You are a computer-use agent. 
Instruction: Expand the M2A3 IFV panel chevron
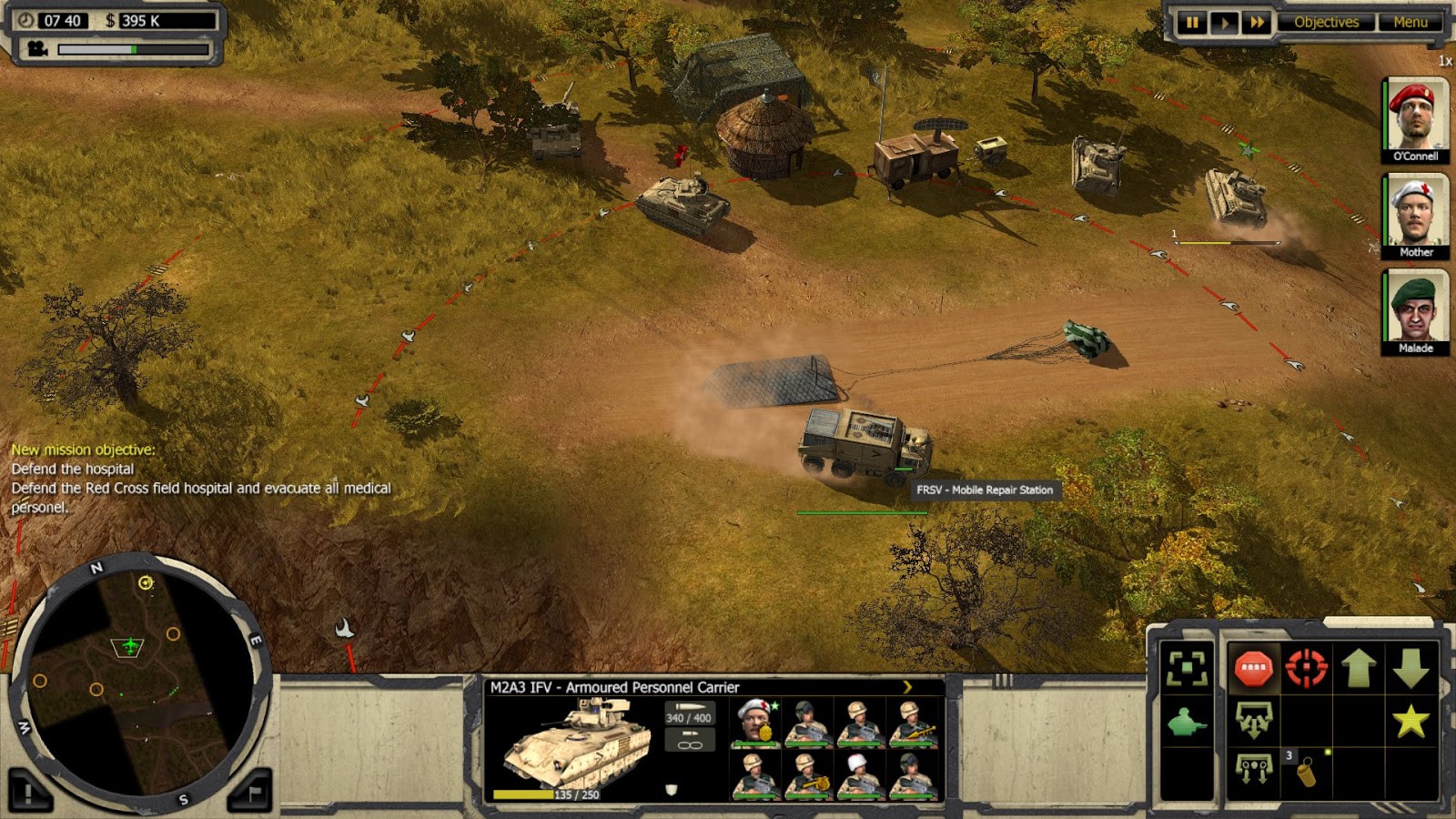point(906,687)
